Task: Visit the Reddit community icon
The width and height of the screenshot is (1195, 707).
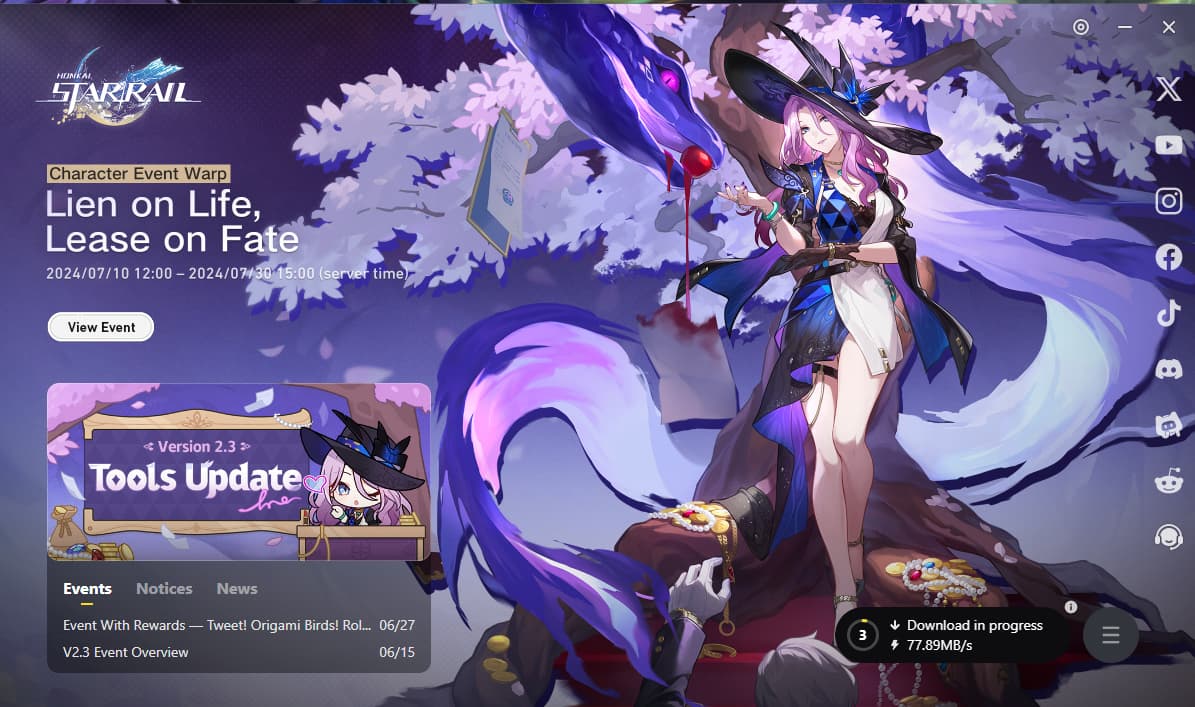Action: [1168, 481]
